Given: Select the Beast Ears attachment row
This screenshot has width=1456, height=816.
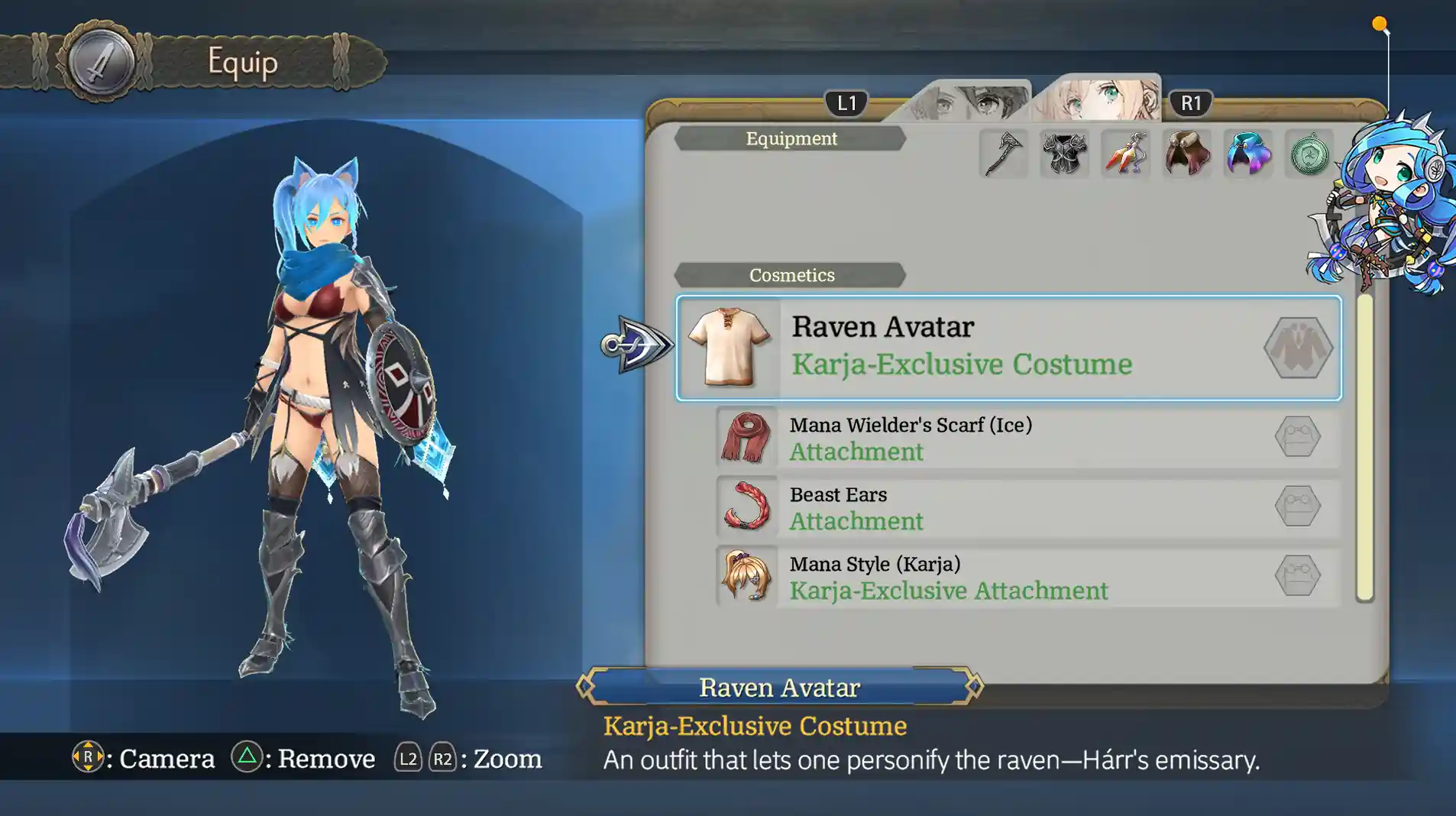Looking at the screenshot, I should (x=1027, y=507).
